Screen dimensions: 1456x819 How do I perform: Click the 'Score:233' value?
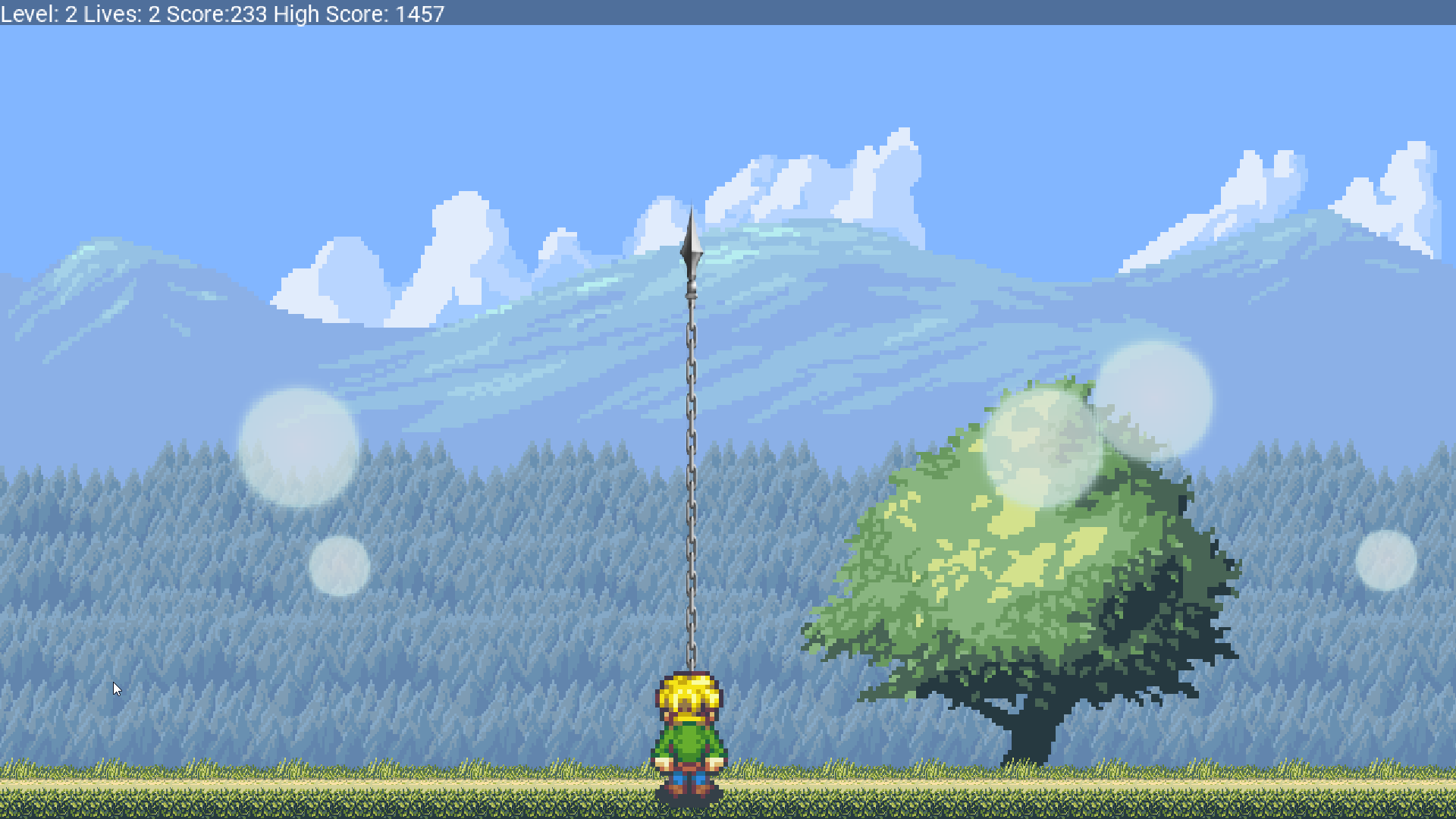(217, 13)
